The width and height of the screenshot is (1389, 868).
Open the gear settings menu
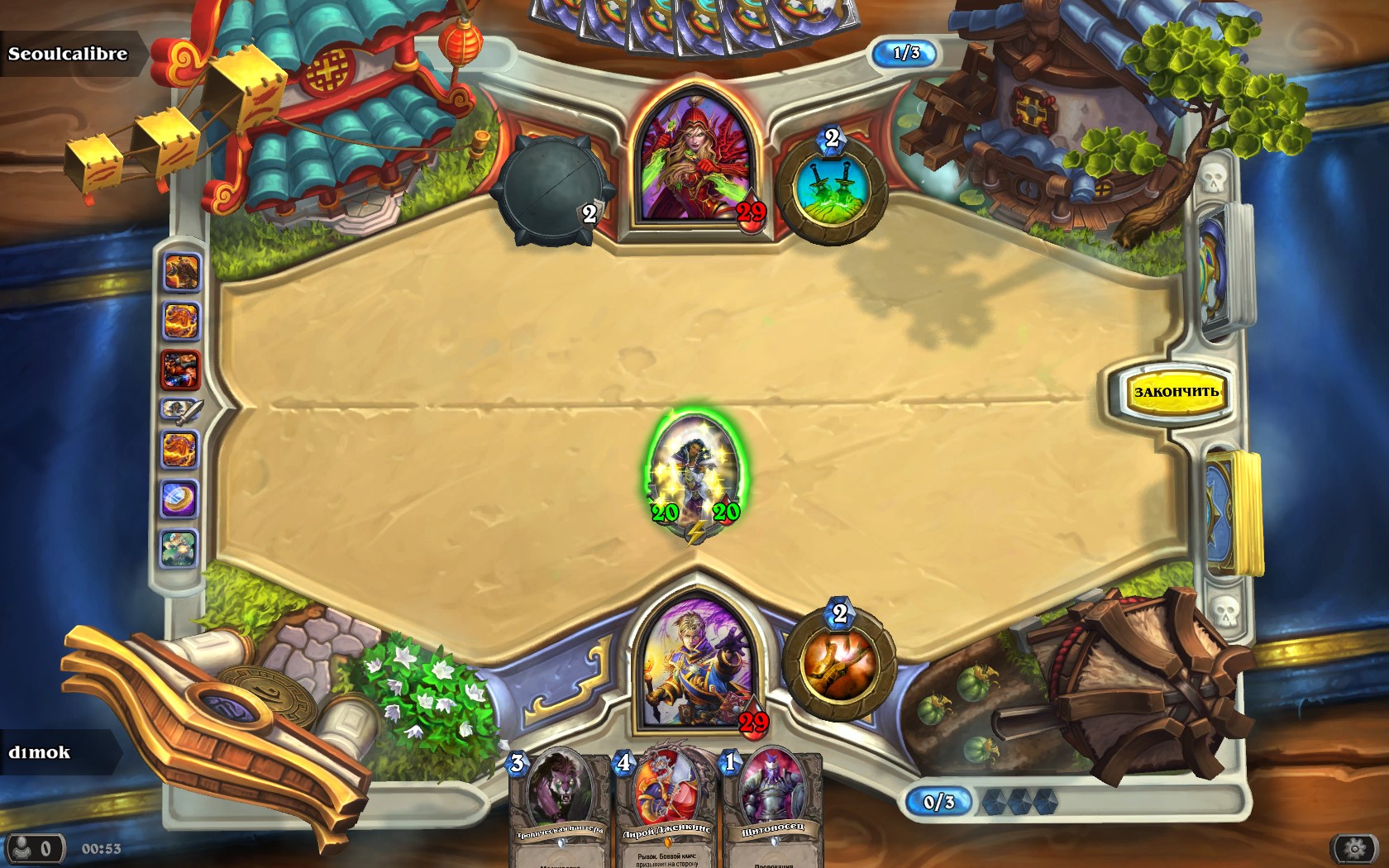1353,848
